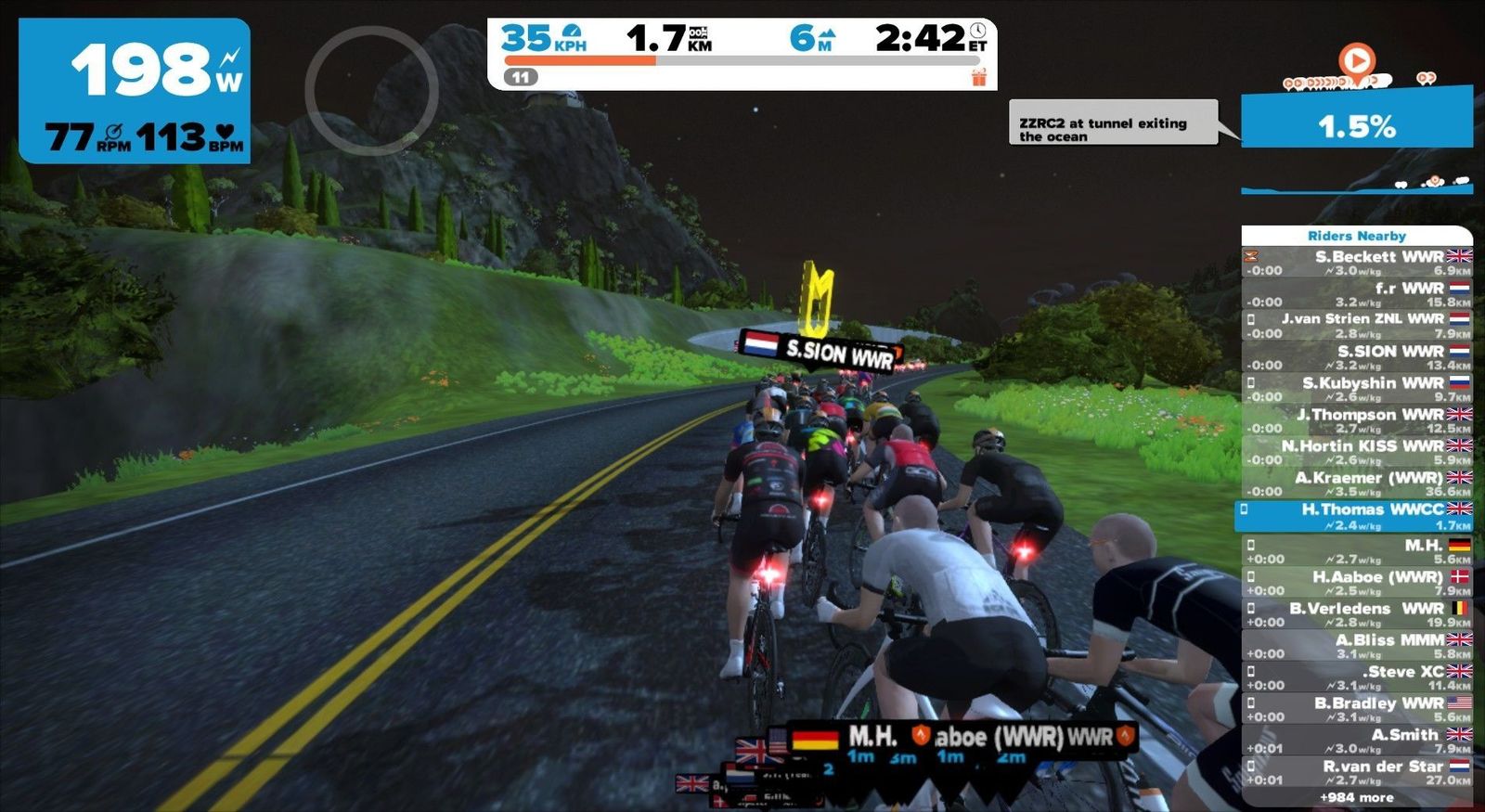Choose J.Thompson WWR from nearby riders
The image size is (1485, 812).
pos(1357,420)
